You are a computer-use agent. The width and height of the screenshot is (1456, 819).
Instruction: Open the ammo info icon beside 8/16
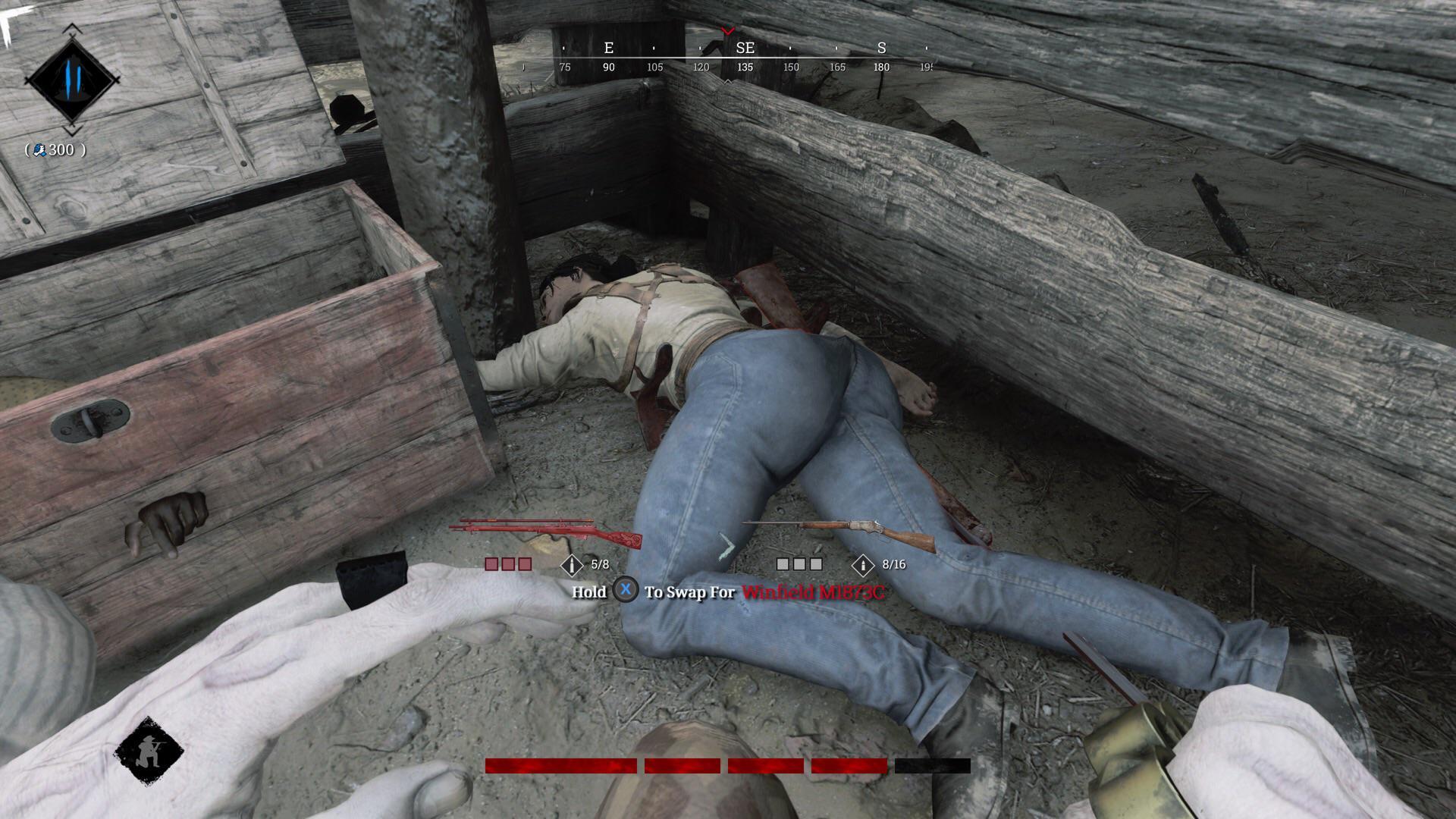coord(863,565)
